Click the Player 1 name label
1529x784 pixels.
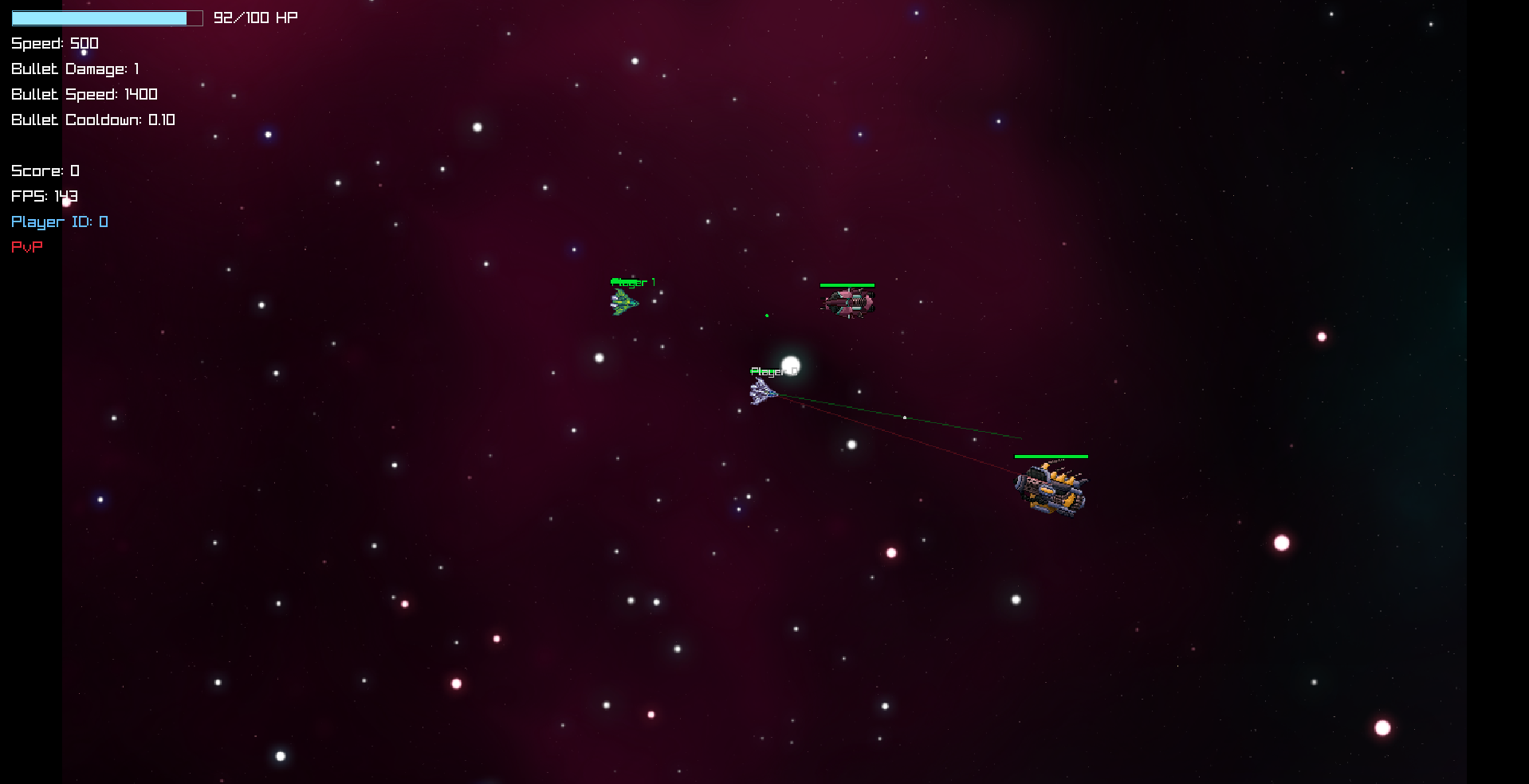click(x=633, y=282)
